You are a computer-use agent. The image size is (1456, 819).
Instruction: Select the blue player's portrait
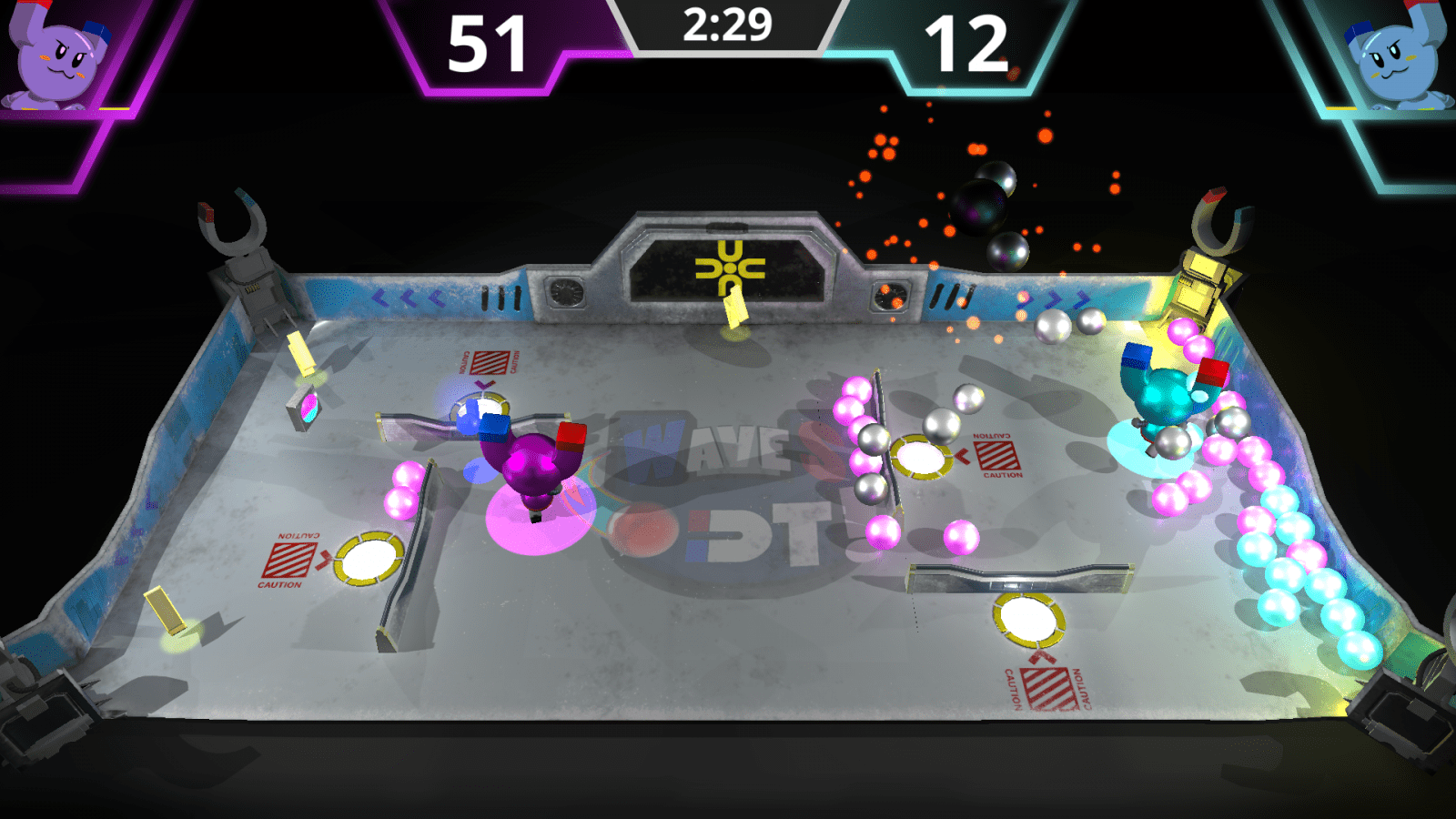coord(1398,56)
